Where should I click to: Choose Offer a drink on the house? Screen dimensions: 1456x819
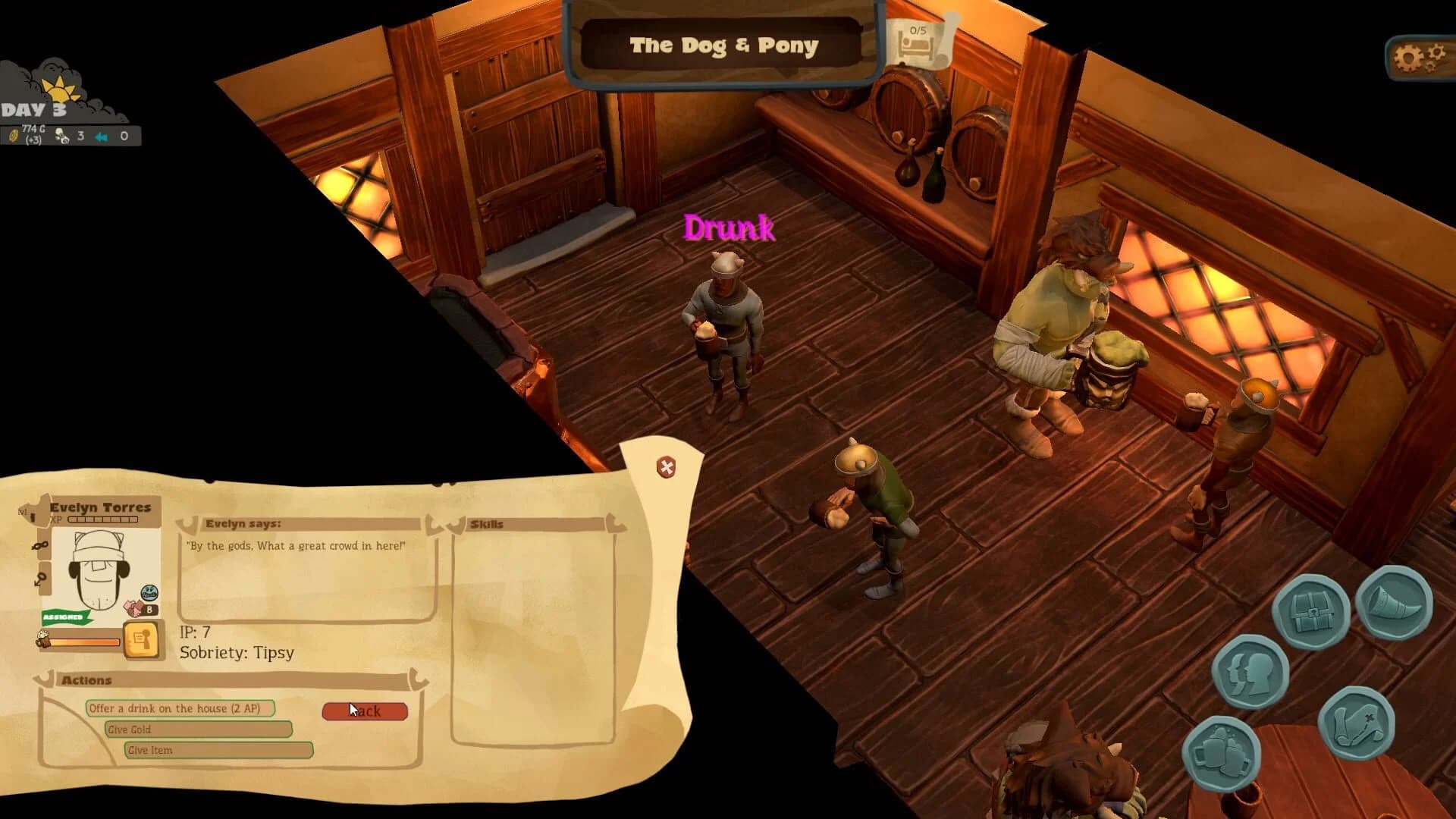[x=174, y=708]
